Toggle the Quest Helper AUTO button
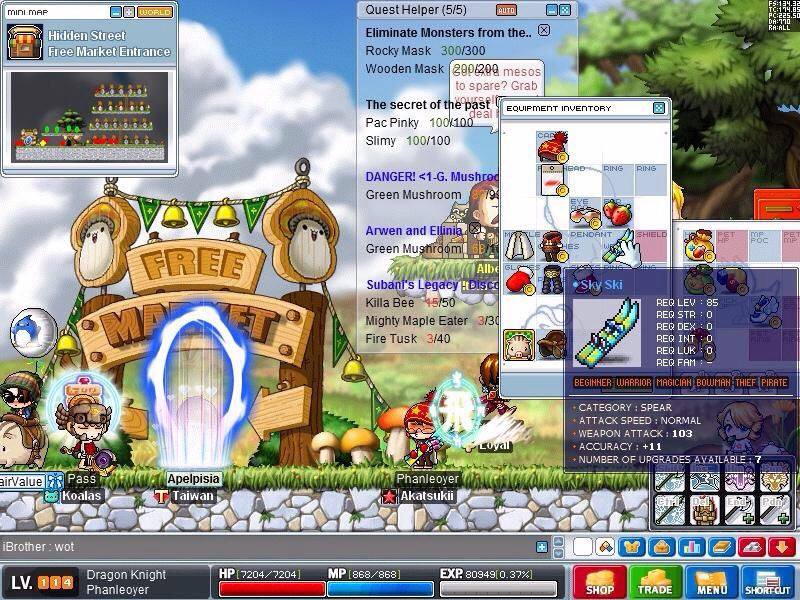 point(506,10)
